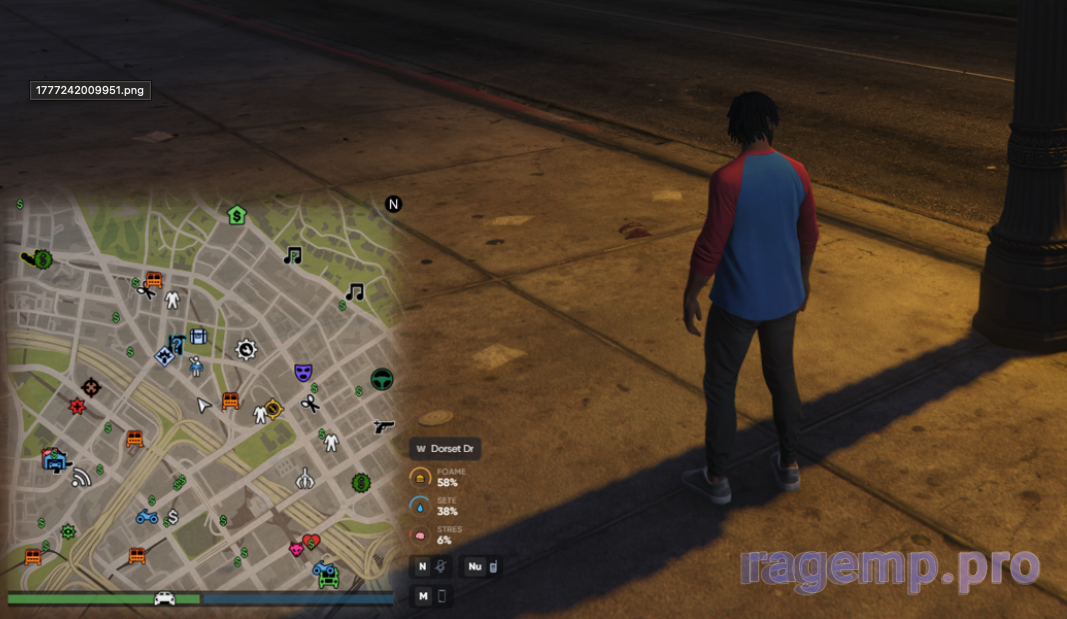Click the blue suitcase map marker

pyautogui.click(x=198, y=337)
